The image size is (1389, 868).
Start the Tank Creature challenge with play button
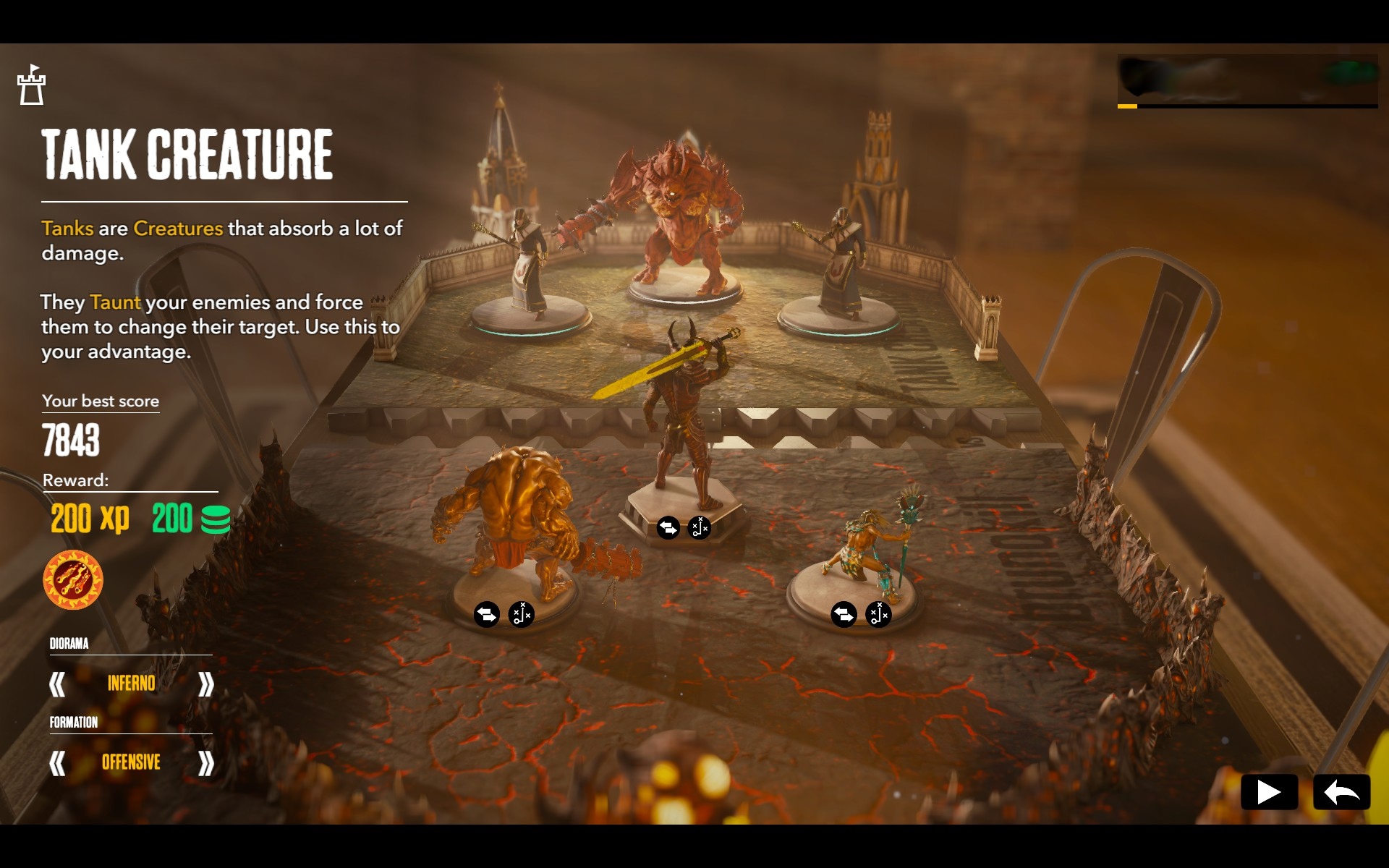click(x=1268, y=792)
